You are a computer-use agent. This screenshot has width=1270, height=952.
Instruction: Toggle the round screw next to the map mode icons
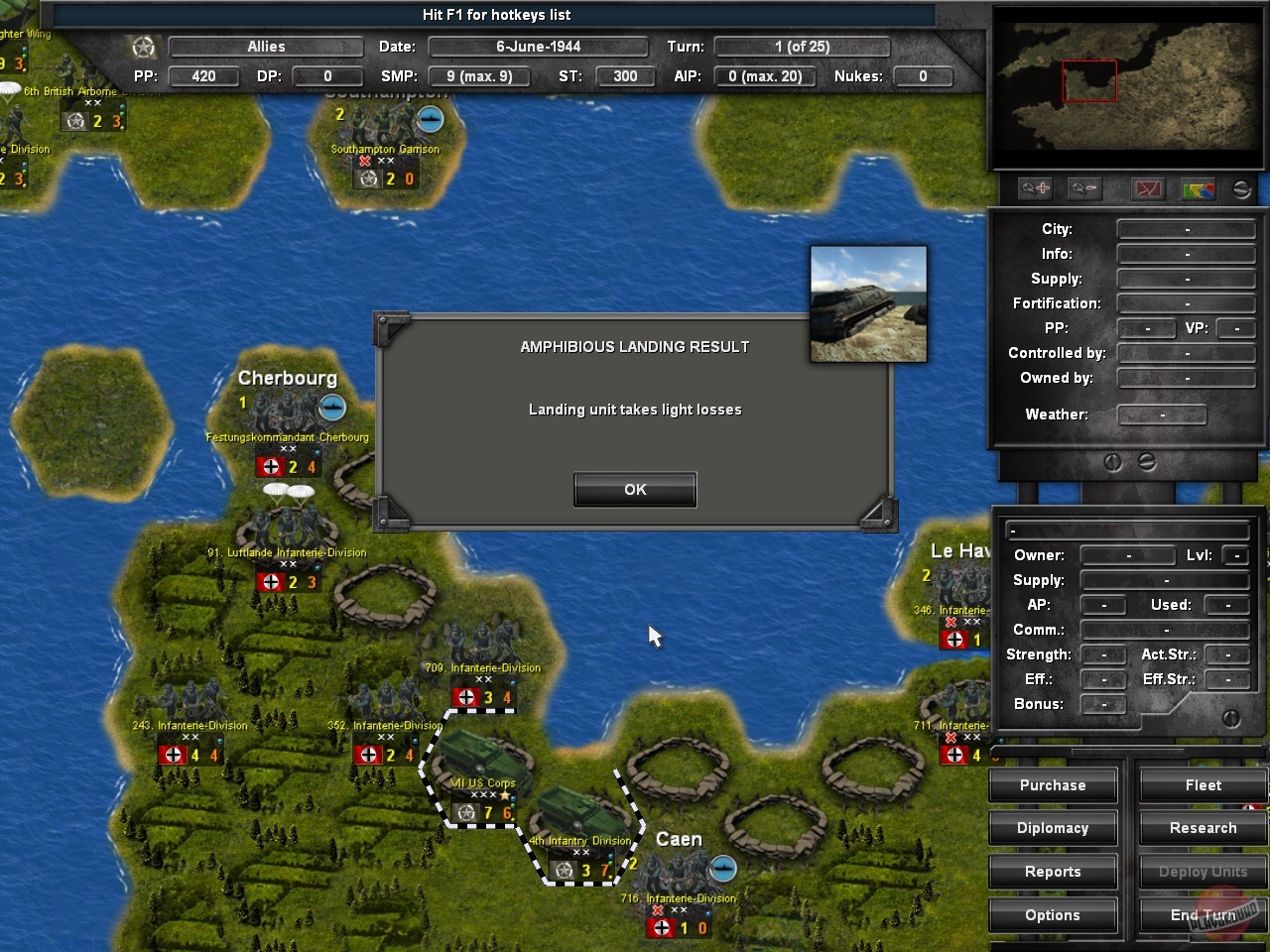tap(1240, 188)
